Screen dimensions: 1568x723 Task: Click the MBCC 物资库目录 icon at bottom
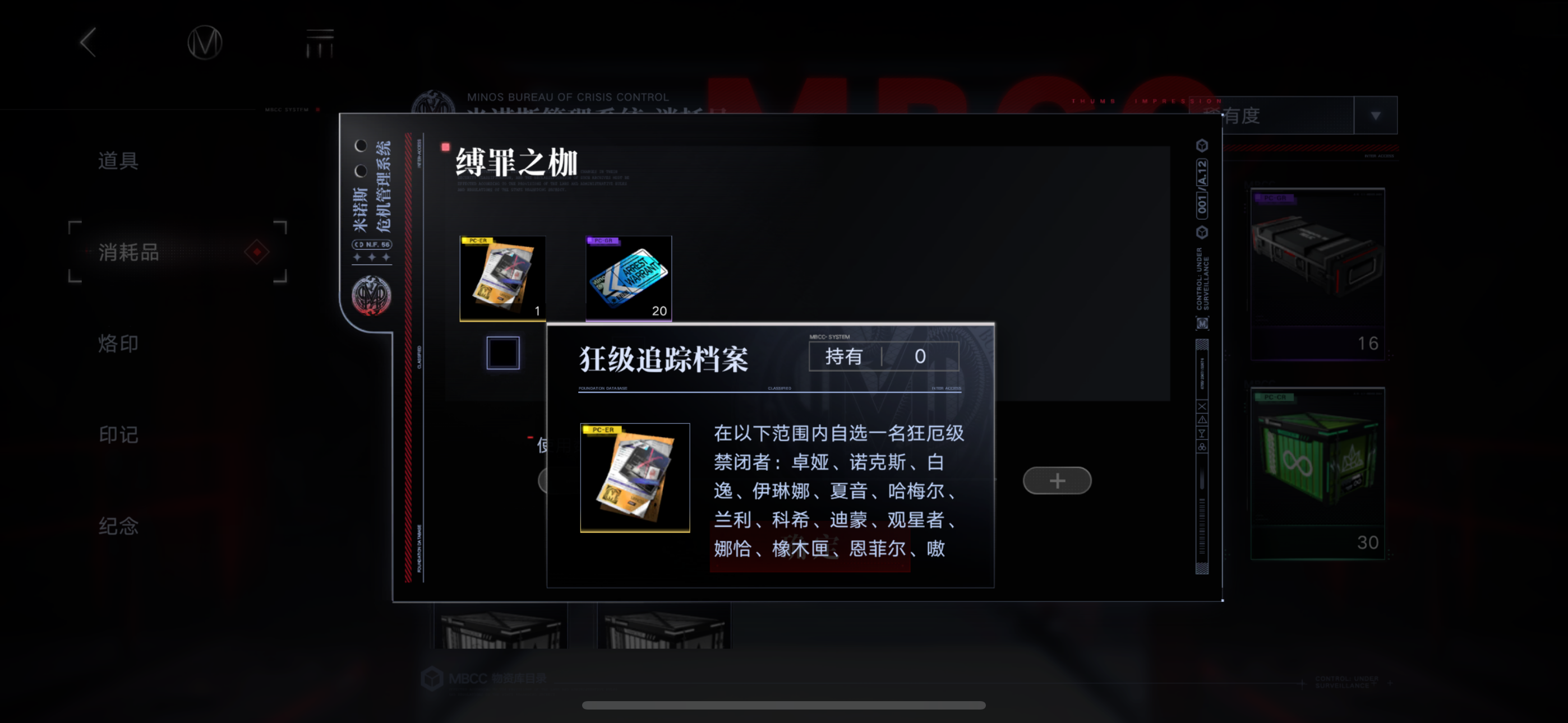click(433, 680)
